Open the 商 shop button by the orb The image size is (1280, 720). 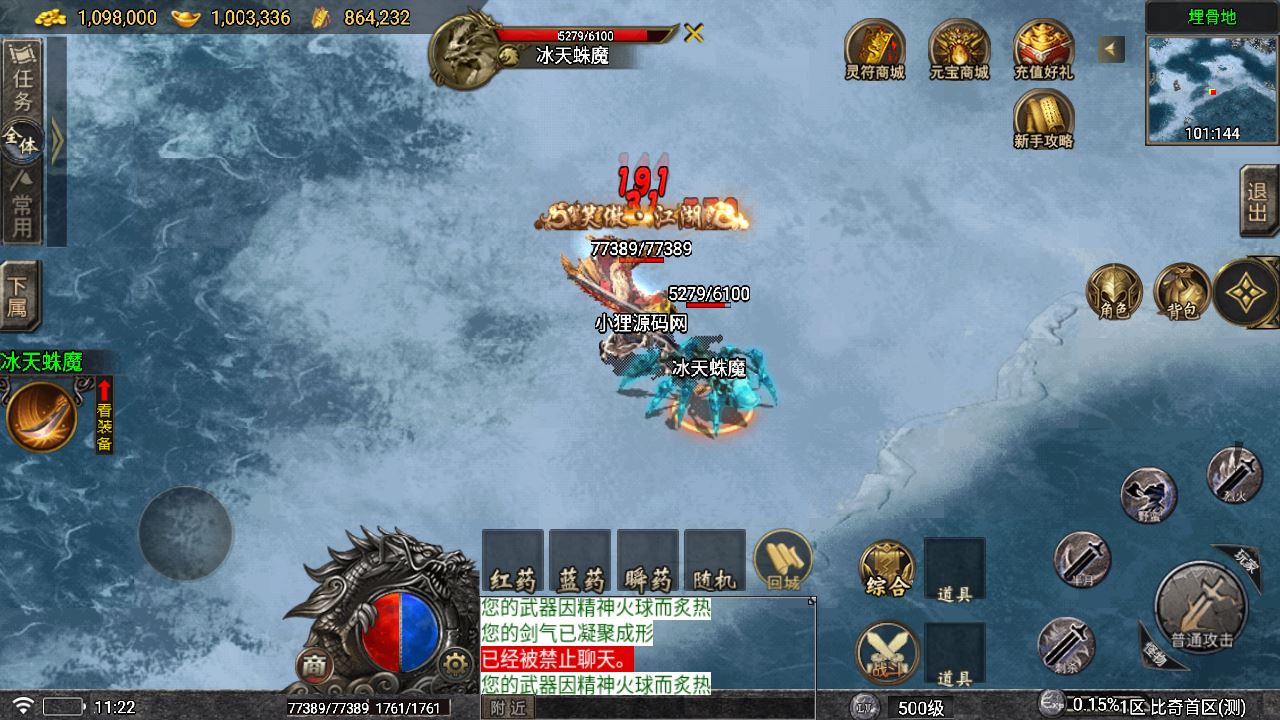313,665
